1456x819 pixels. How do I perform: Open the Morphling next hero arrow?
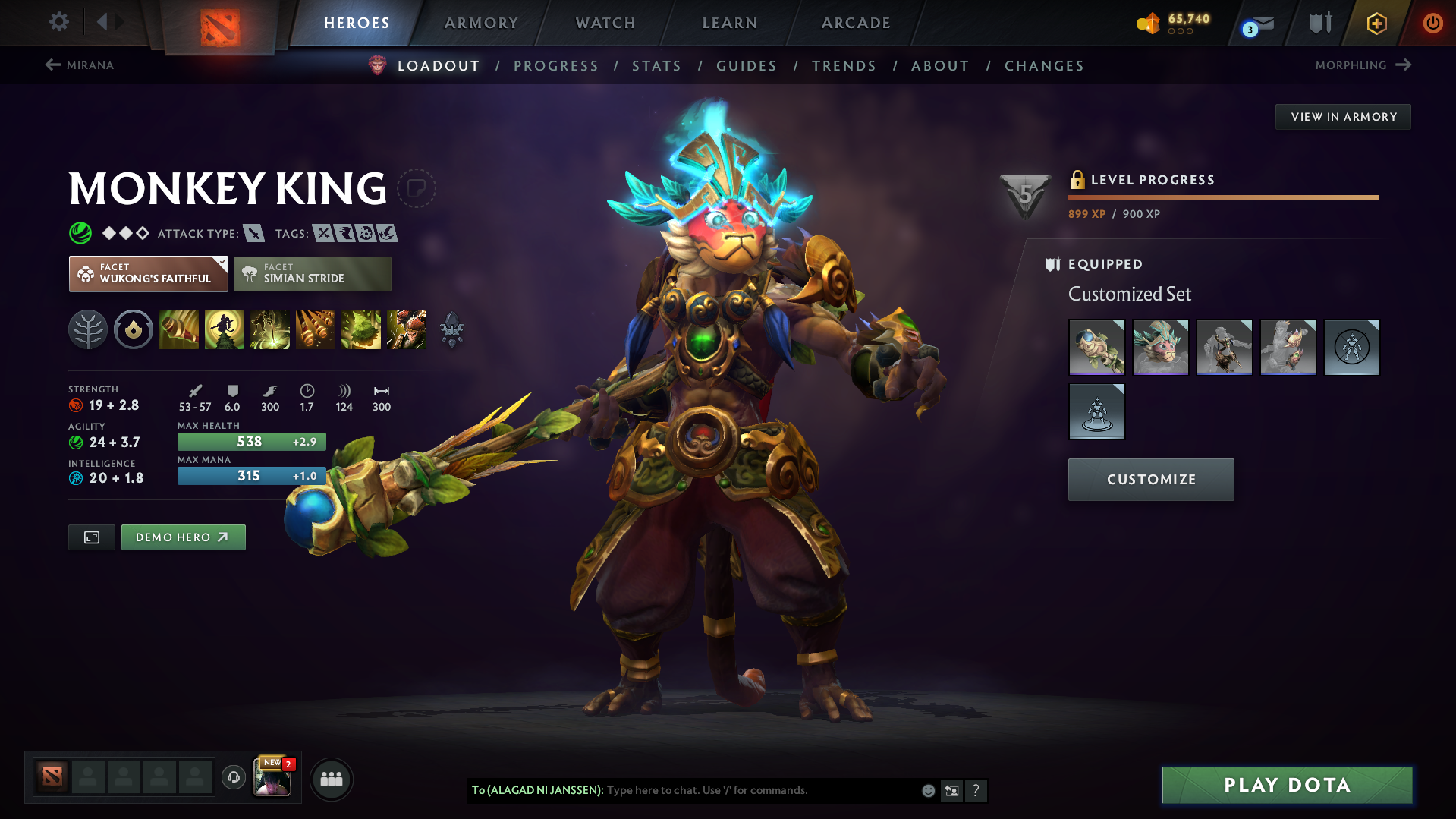click(1405, 65)
